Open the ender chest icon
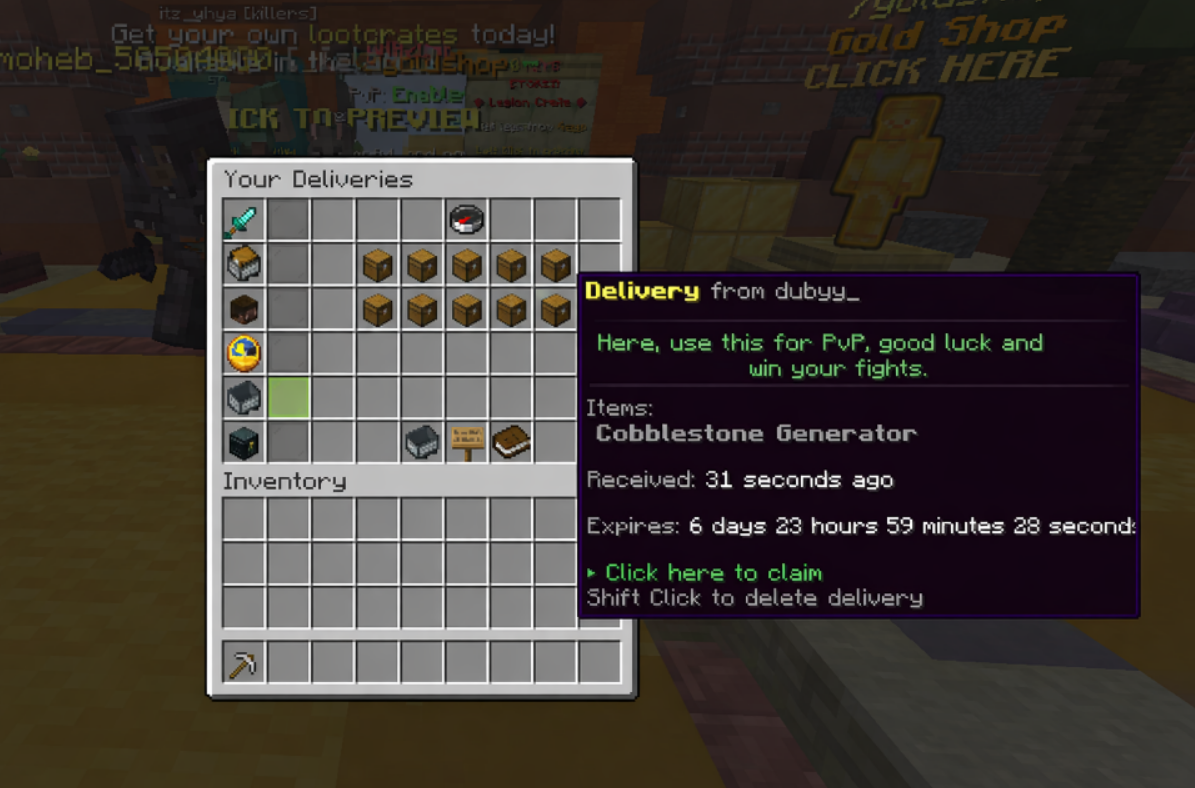1195x788 pixels. tap(243, 441)
